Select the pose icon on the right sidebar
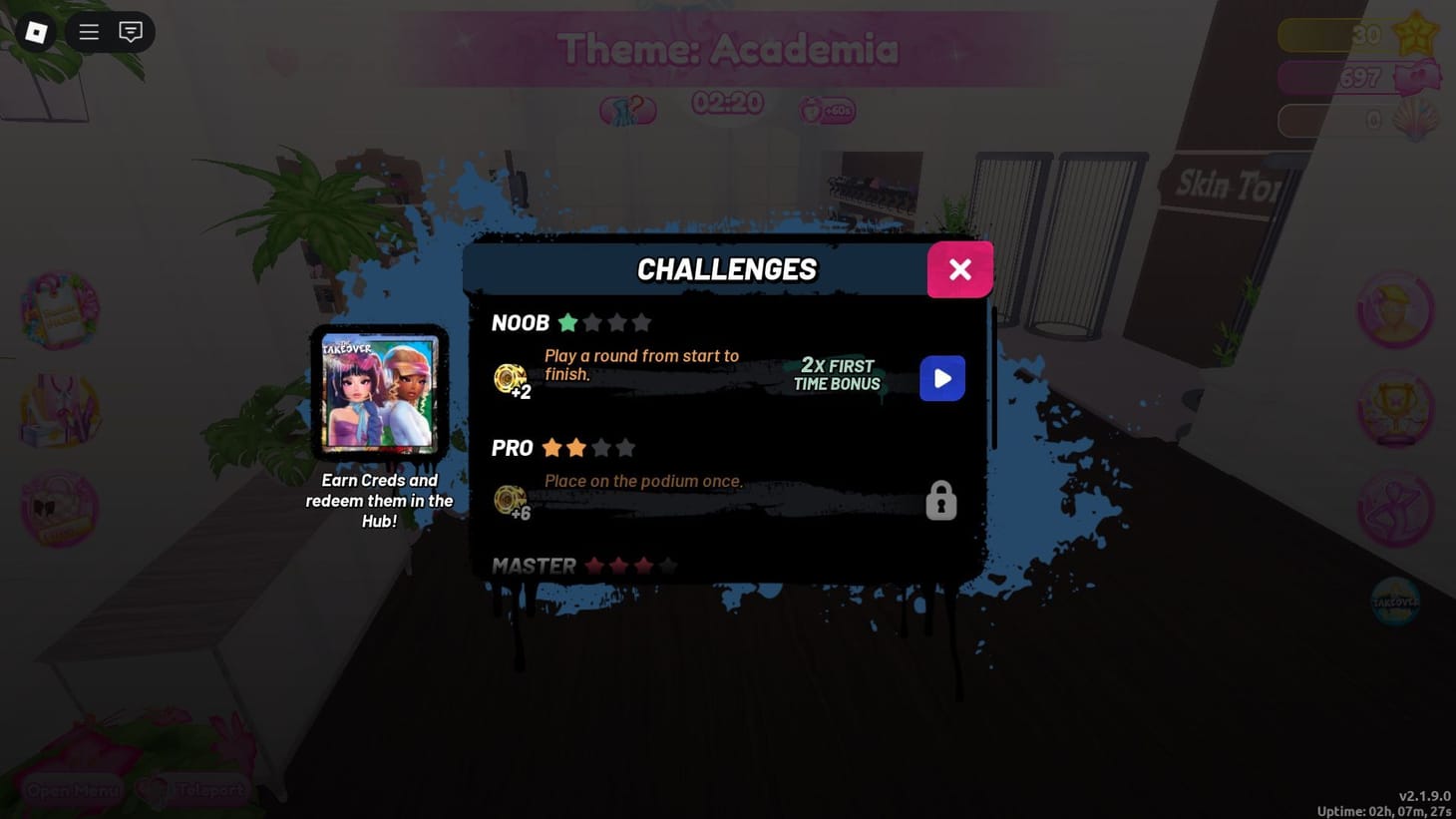 [x=1396, y=509]
